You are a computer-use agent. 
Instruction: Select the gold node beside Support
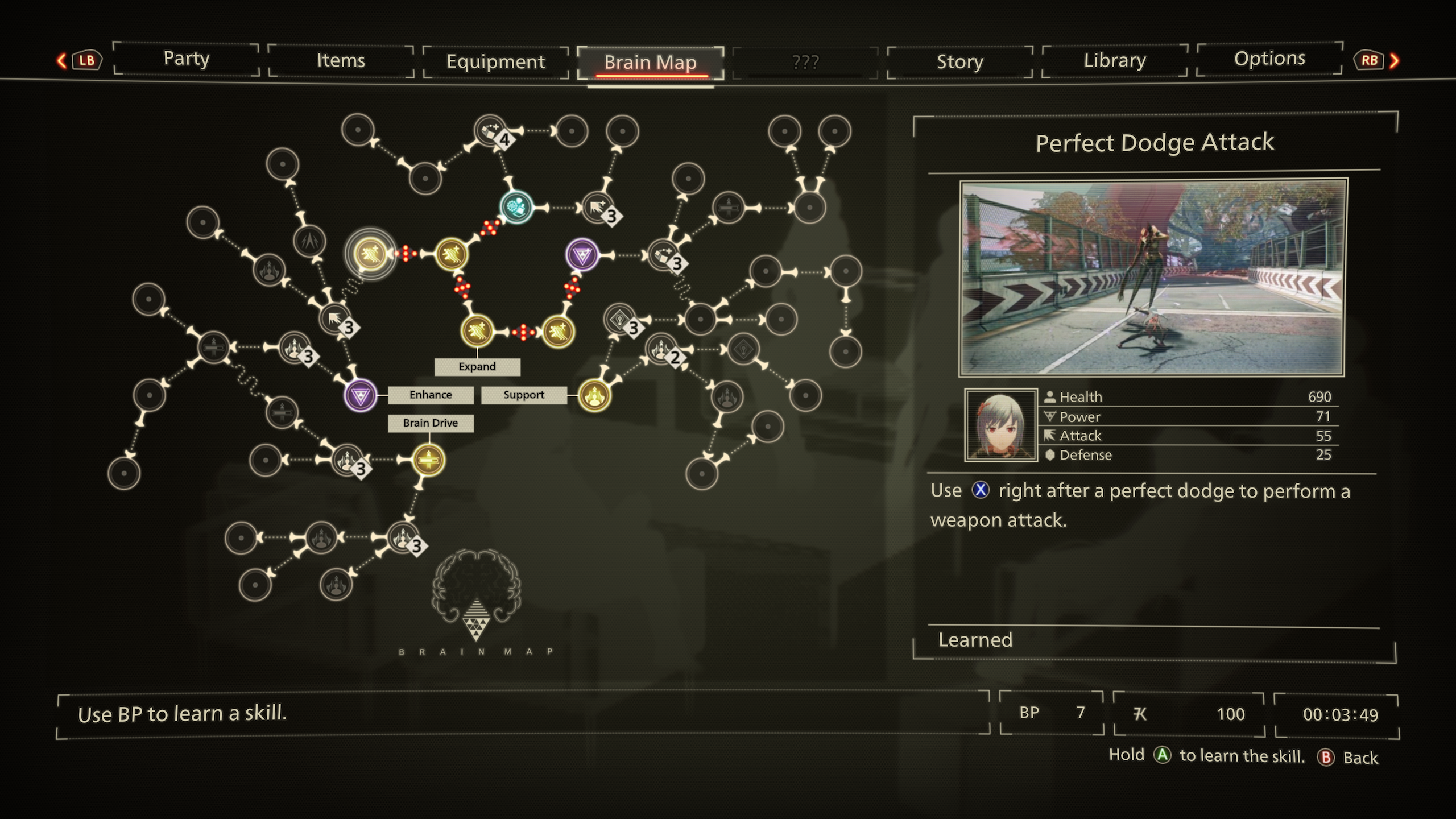(594, 395)
